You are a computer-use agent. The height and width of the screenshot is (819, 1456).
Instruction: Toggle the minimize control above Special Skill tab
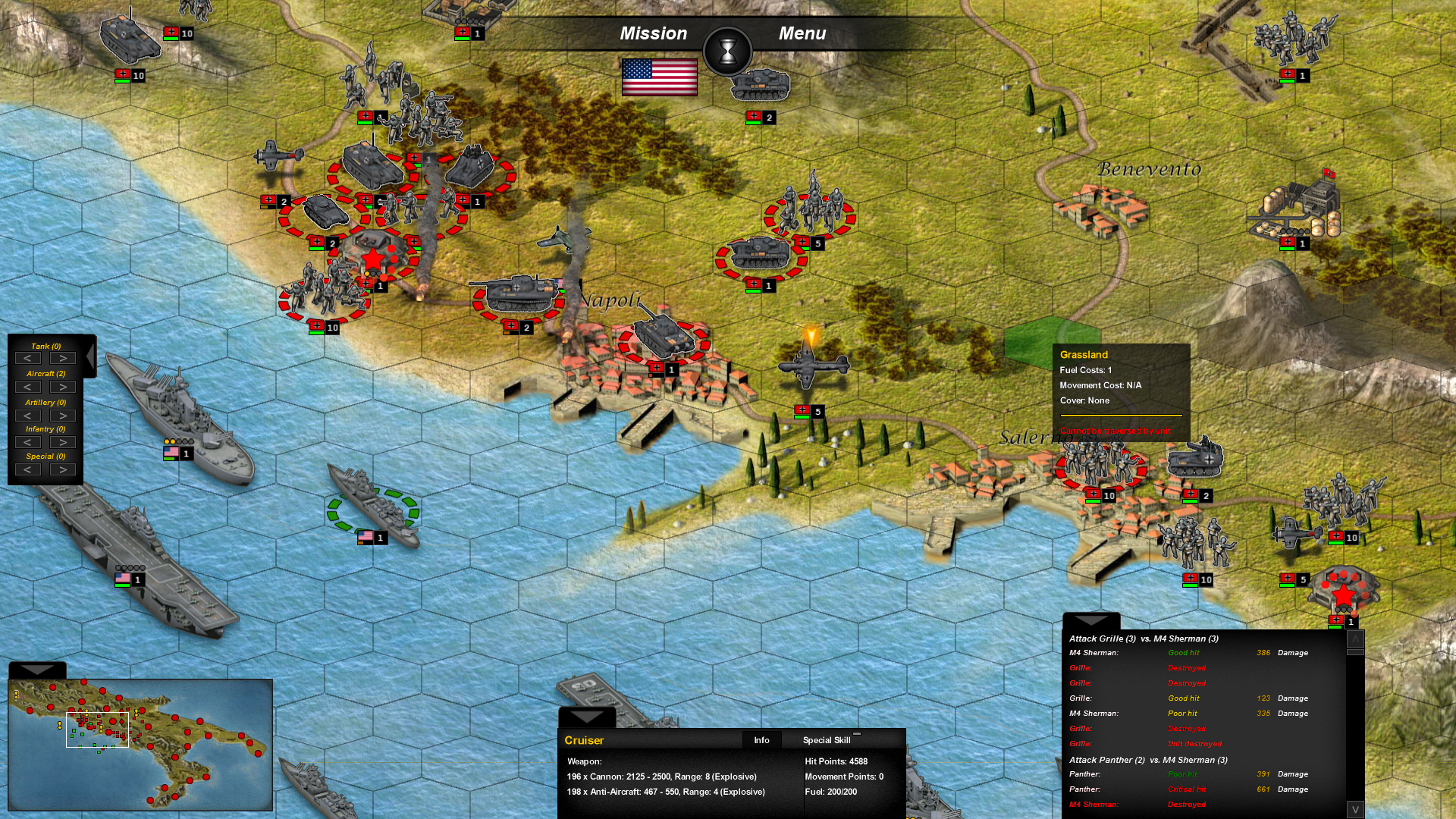click(857, 733)
